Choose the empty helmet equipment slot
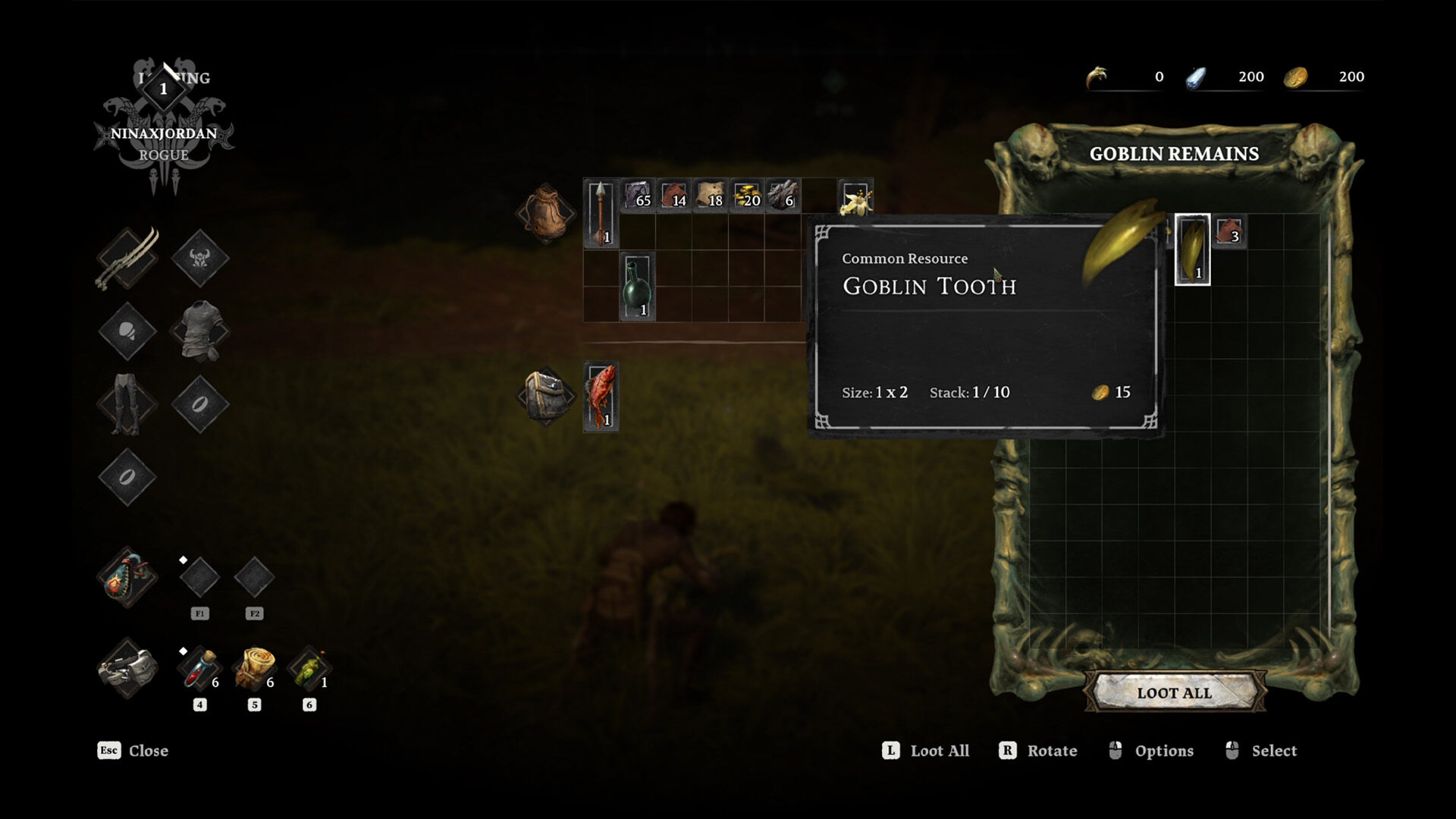 point(200,258)
